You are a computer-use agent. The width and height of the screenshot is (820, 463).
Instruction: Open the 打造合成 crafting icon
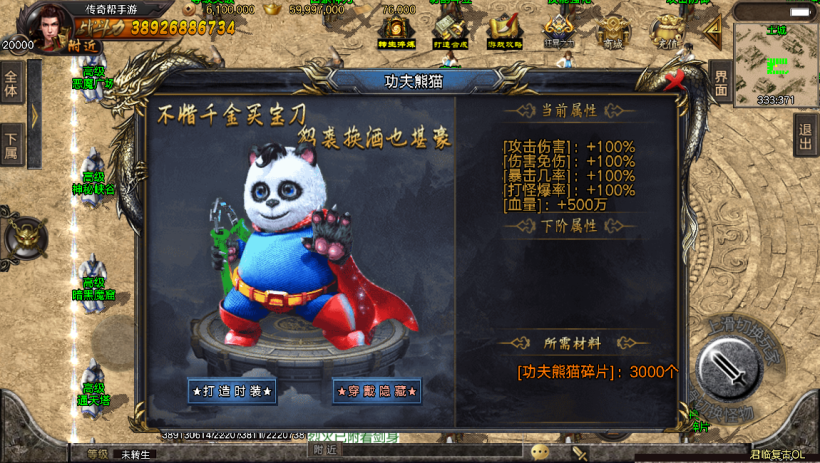451,32
